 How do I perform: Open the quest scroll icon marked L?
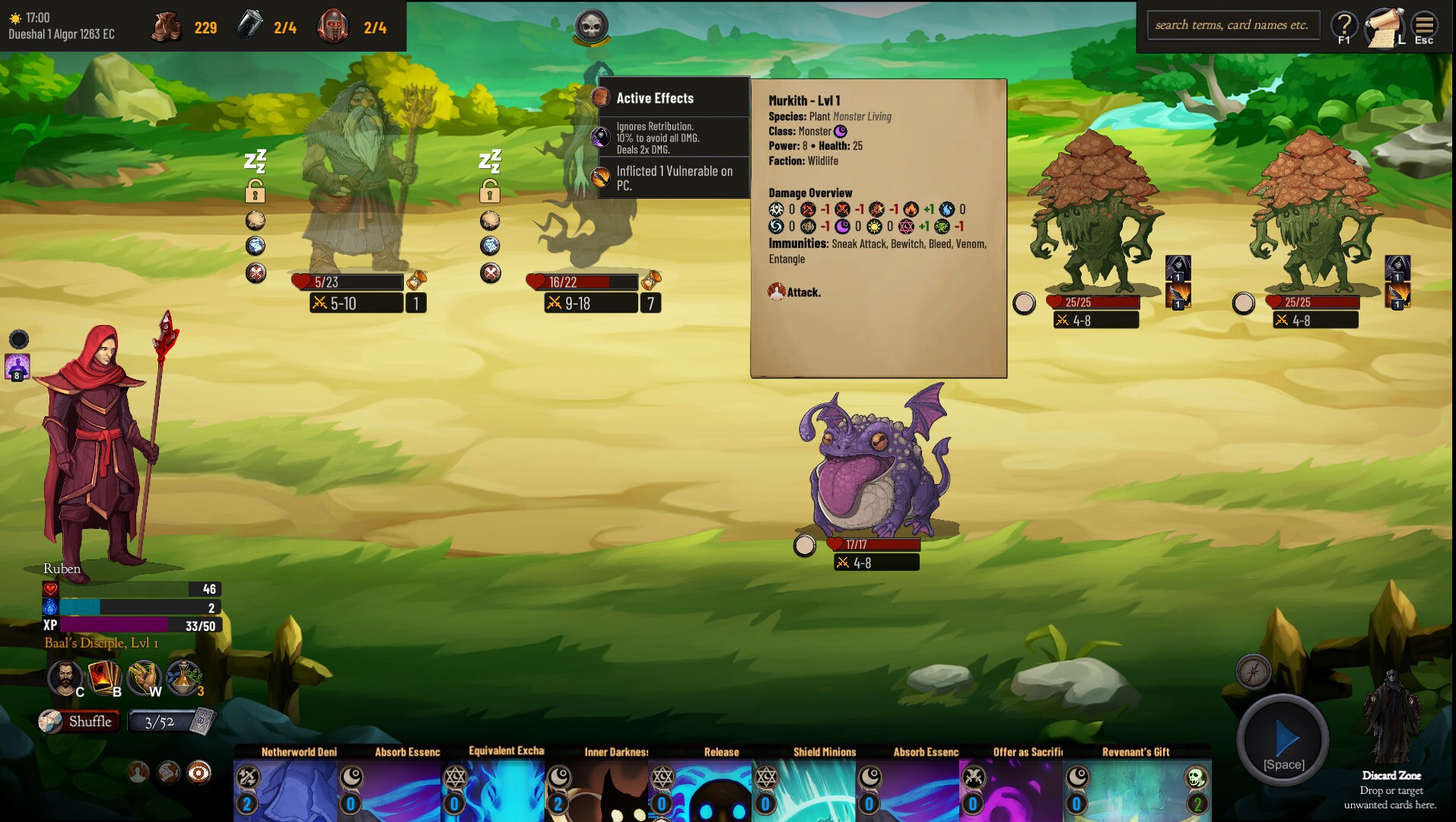point(1384,25)
